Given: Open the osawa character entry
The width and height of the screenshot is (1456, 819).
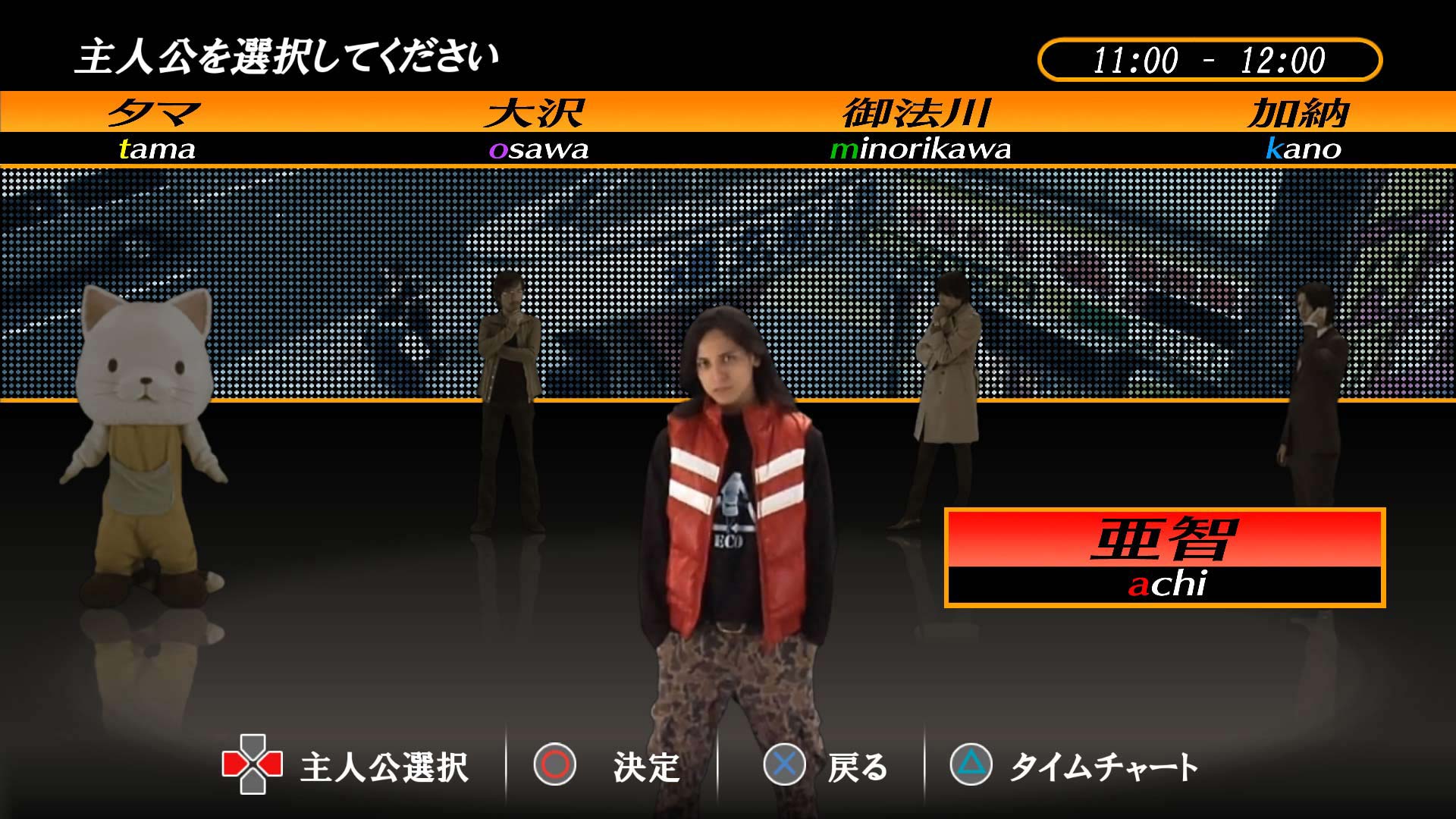Looking at the screenshot, I should click(x=540, y=149).
